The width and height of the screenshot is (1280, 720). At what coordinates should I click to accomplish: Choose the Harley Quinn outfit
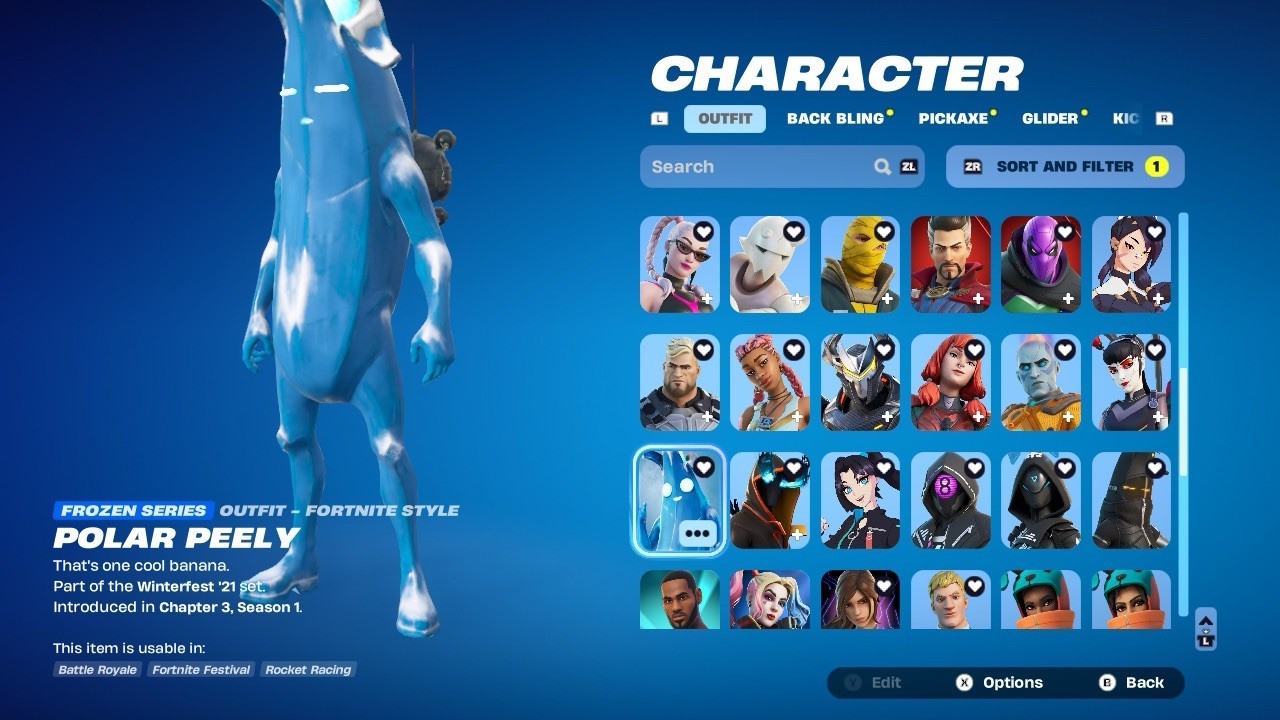(x=769, y=599)
